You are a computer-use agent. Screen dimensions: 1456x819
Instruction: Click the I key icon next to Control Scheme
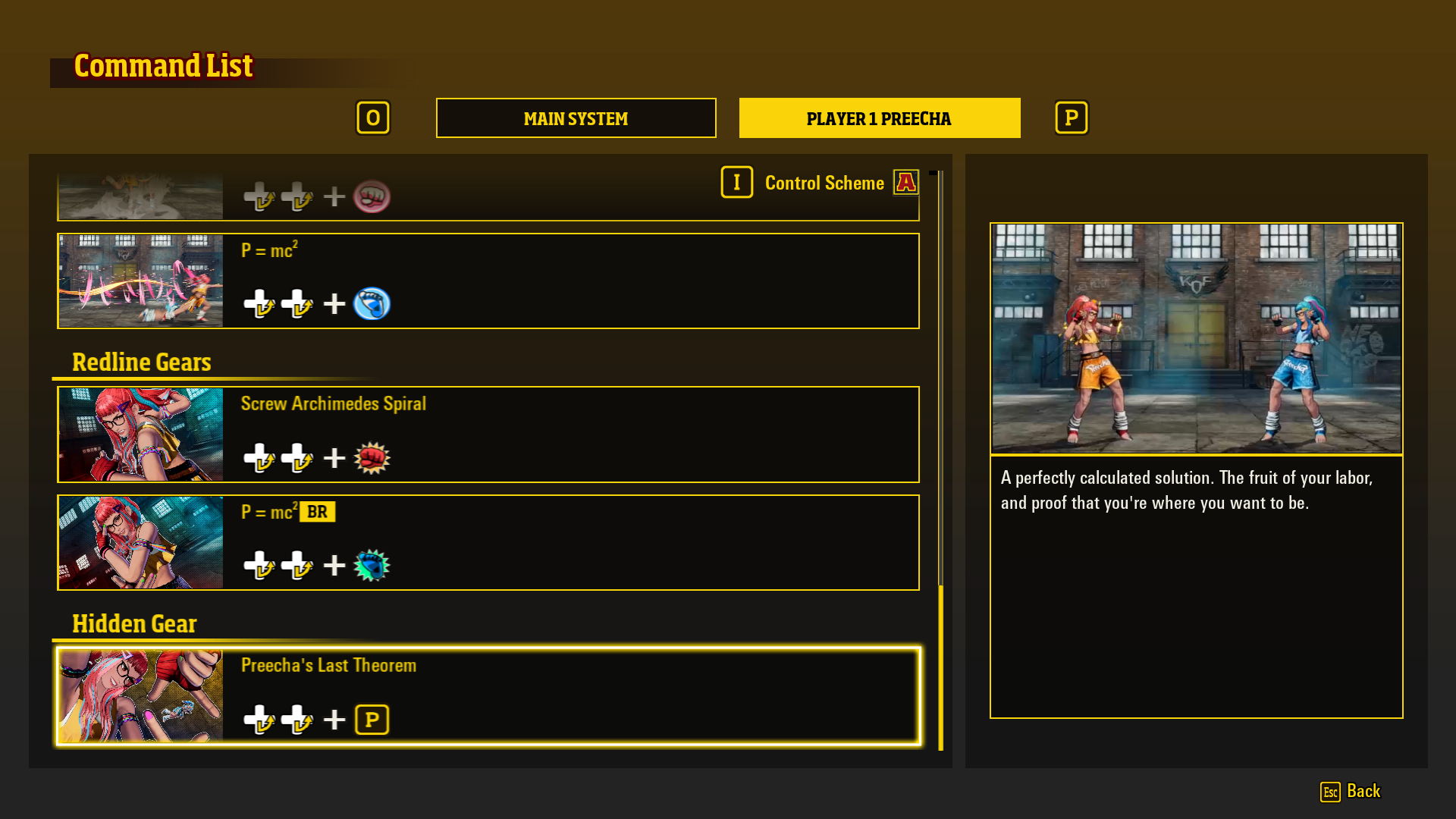coord(736,182)
